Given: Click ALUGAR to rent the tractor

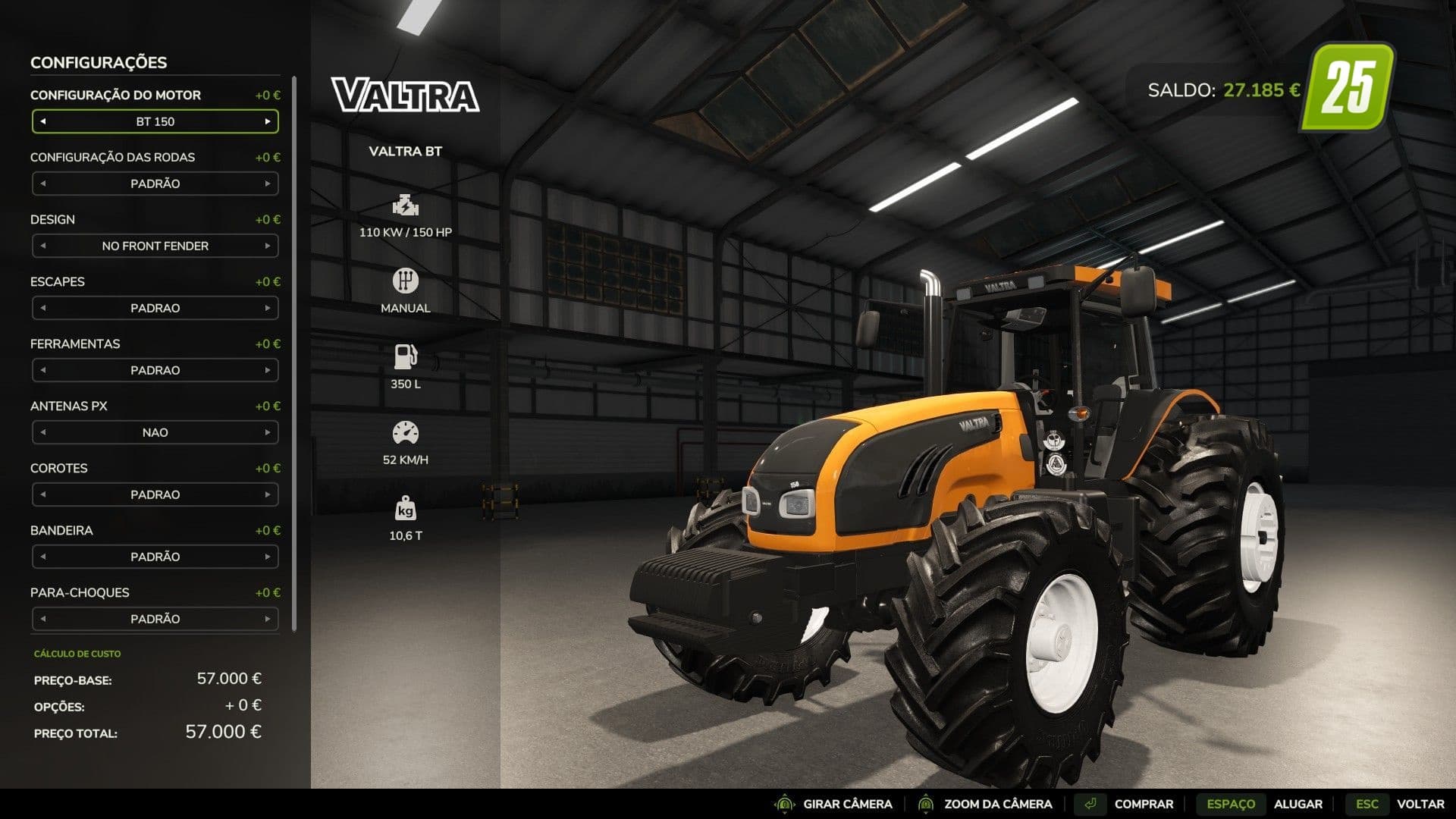Looking at the screenshot, I should pyautogui.click(x=1298, y=803).
